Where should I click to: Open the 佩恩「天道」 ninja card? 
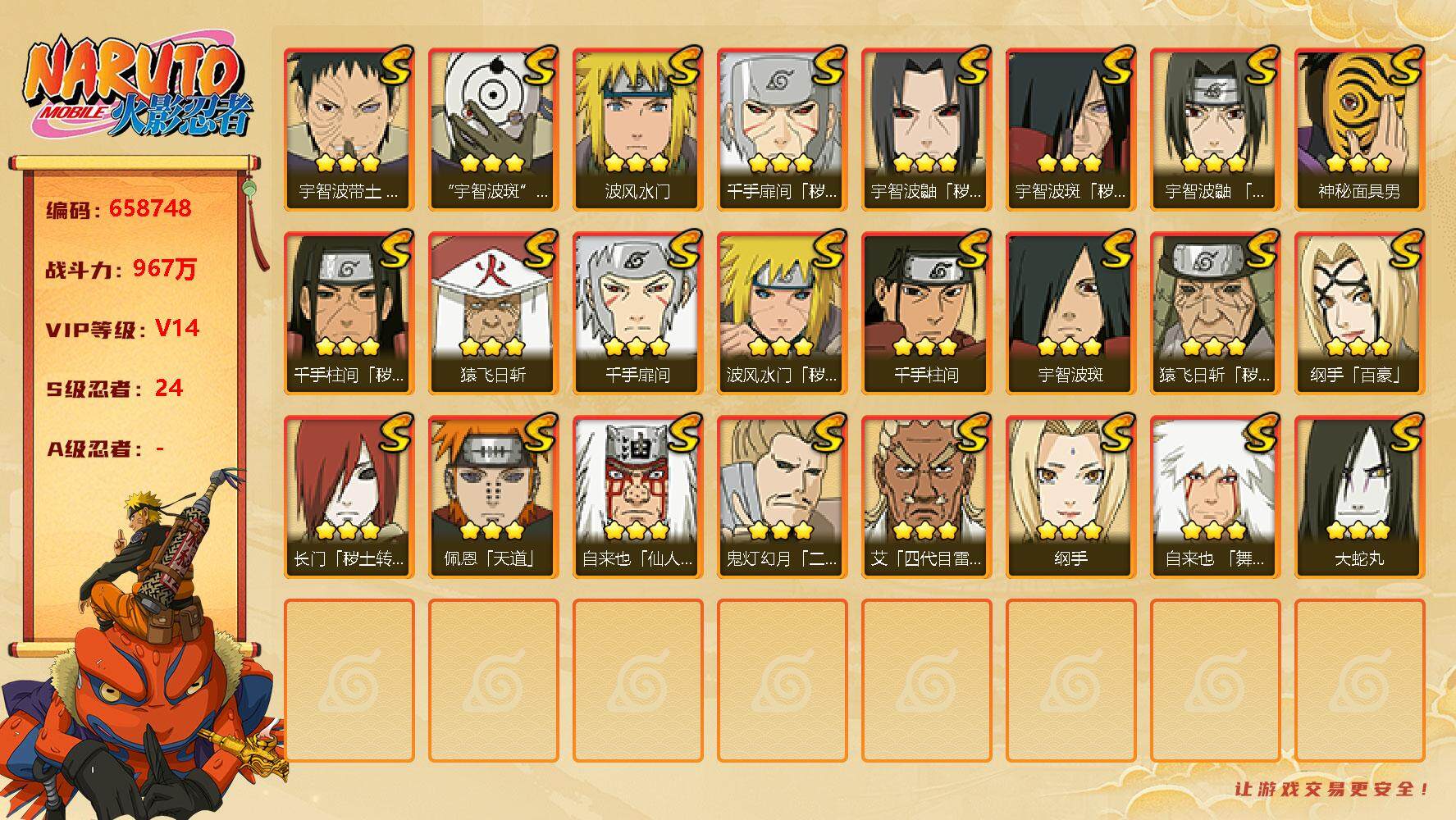pos(493,497)
